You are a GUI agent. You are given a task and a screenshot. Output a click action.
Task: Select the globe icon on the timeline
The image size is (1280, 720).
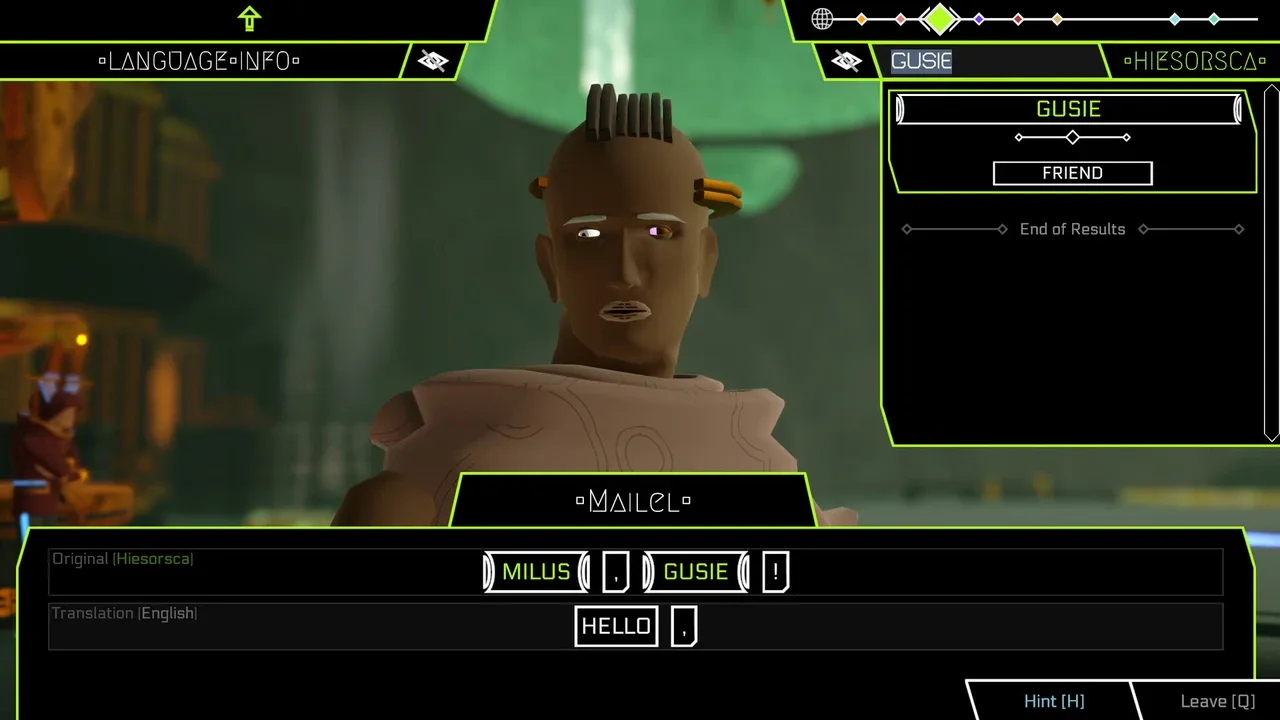(x=822, y=18)
